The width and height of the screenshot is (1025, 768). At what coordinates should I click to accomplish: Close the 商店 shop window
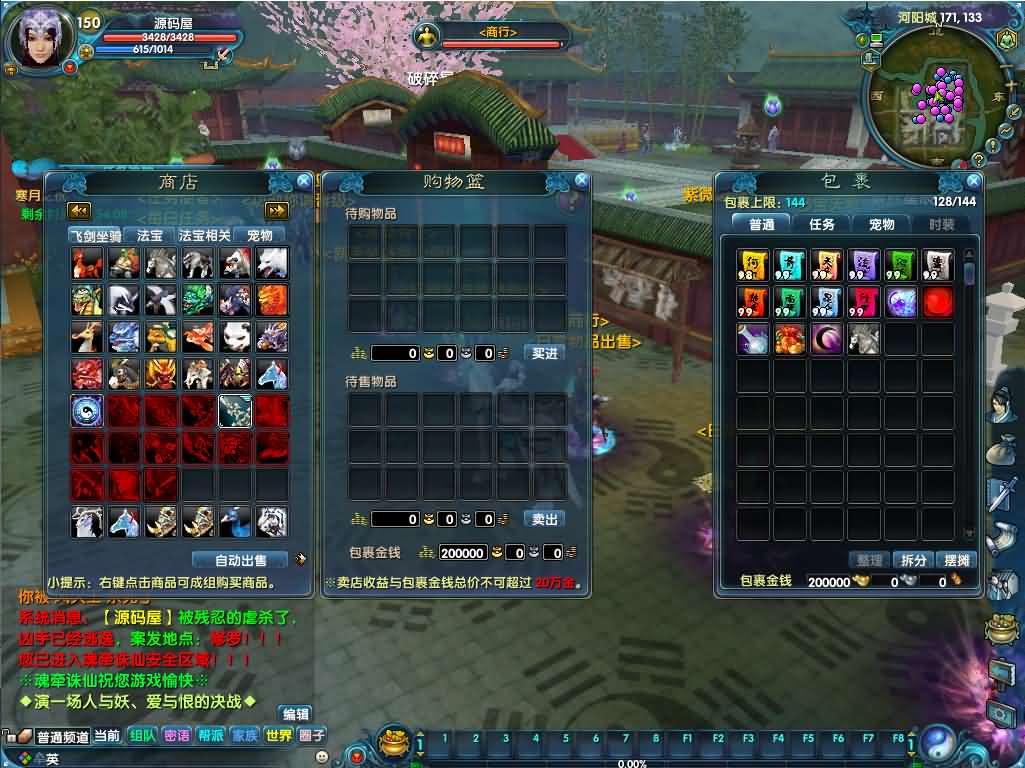click(x=303, y=181)
